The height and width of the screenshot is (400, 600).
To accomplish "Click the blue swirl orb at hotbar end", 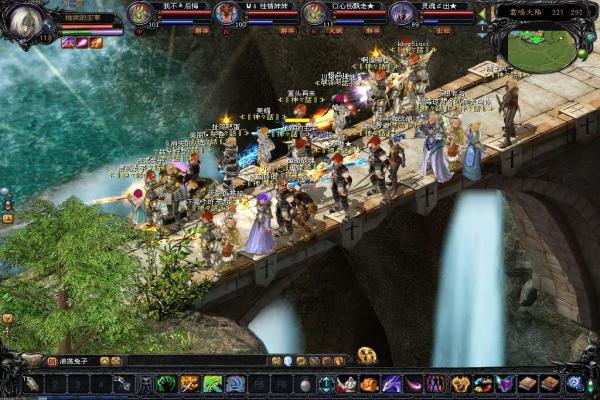I will click(x=574, y=384).
